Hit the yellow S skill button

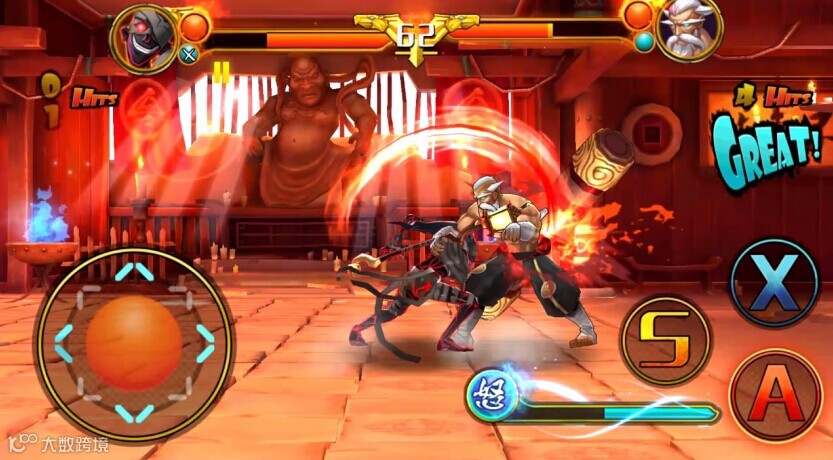click(x=667, y=341)
